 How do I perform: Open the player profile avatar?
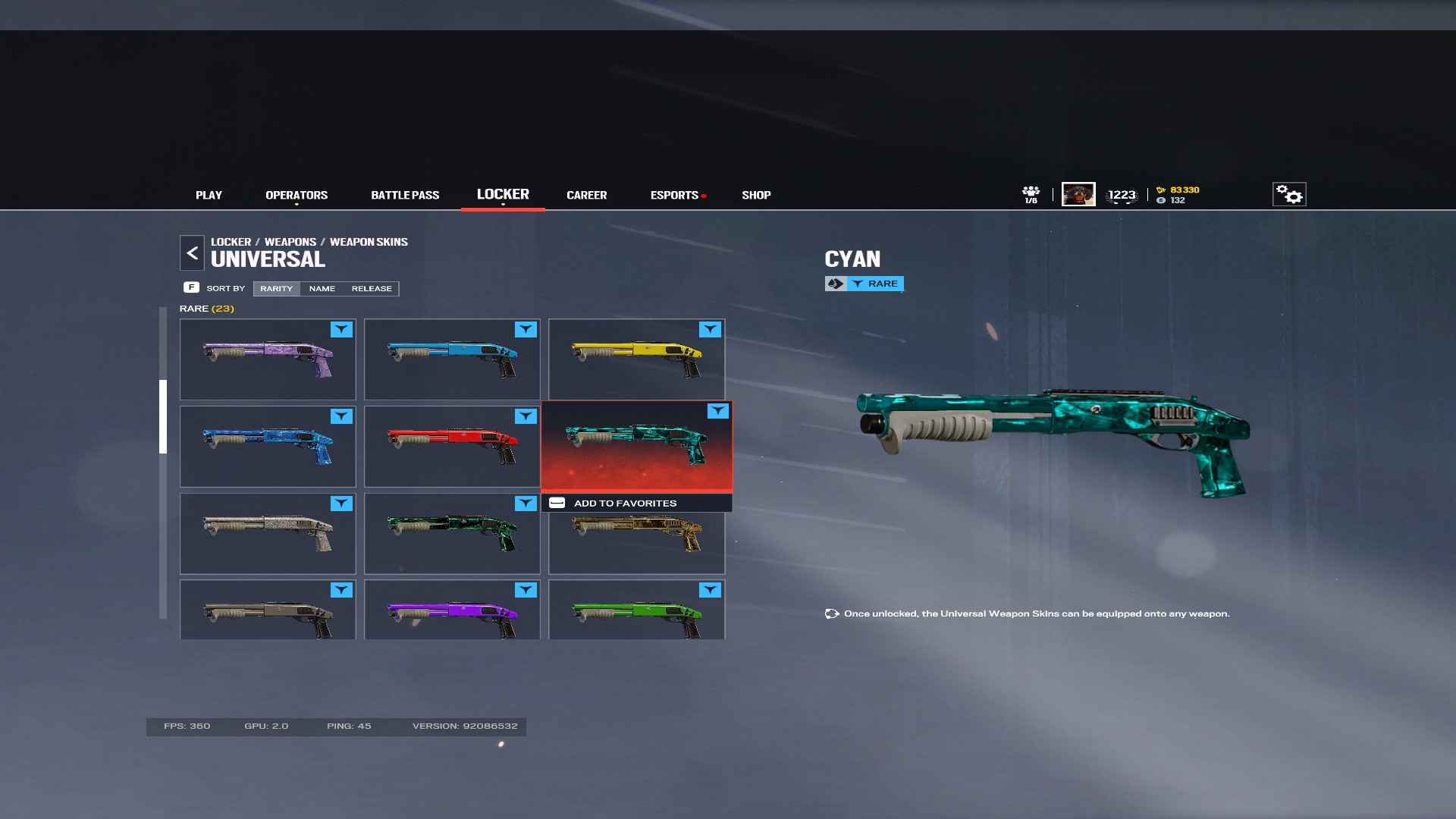coord(1078,195)
